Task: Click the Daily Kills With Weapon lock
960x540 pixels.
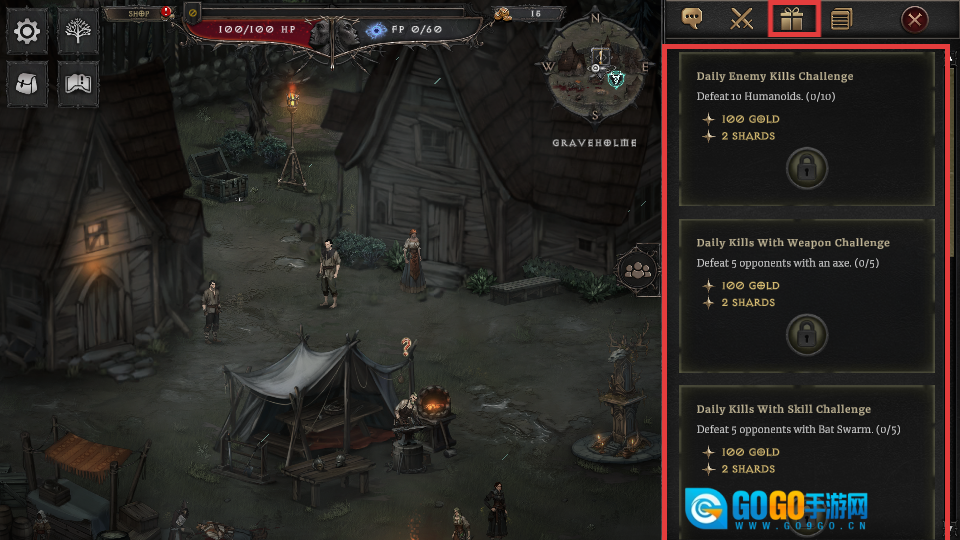Action: click(x=806, y=332)
